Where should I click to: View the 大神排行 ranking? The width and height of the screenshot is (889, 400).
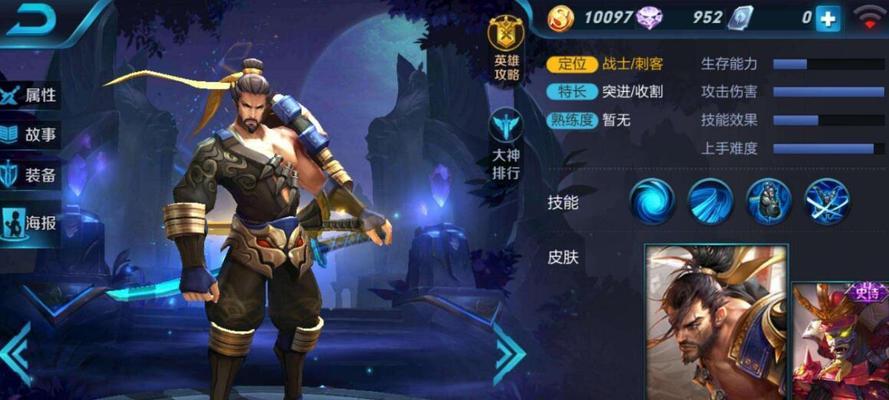tap(505, 145)
